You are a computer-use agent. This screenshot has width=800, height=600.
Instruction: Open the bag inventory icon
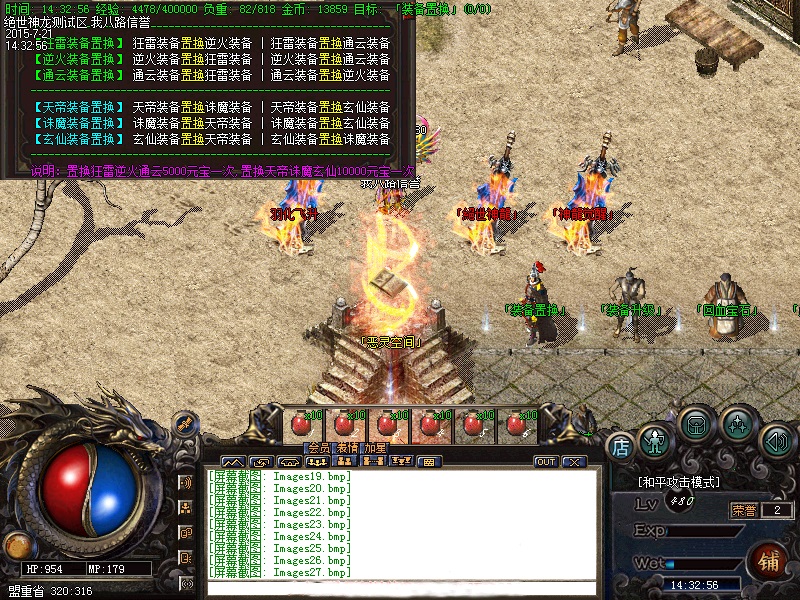696,425
